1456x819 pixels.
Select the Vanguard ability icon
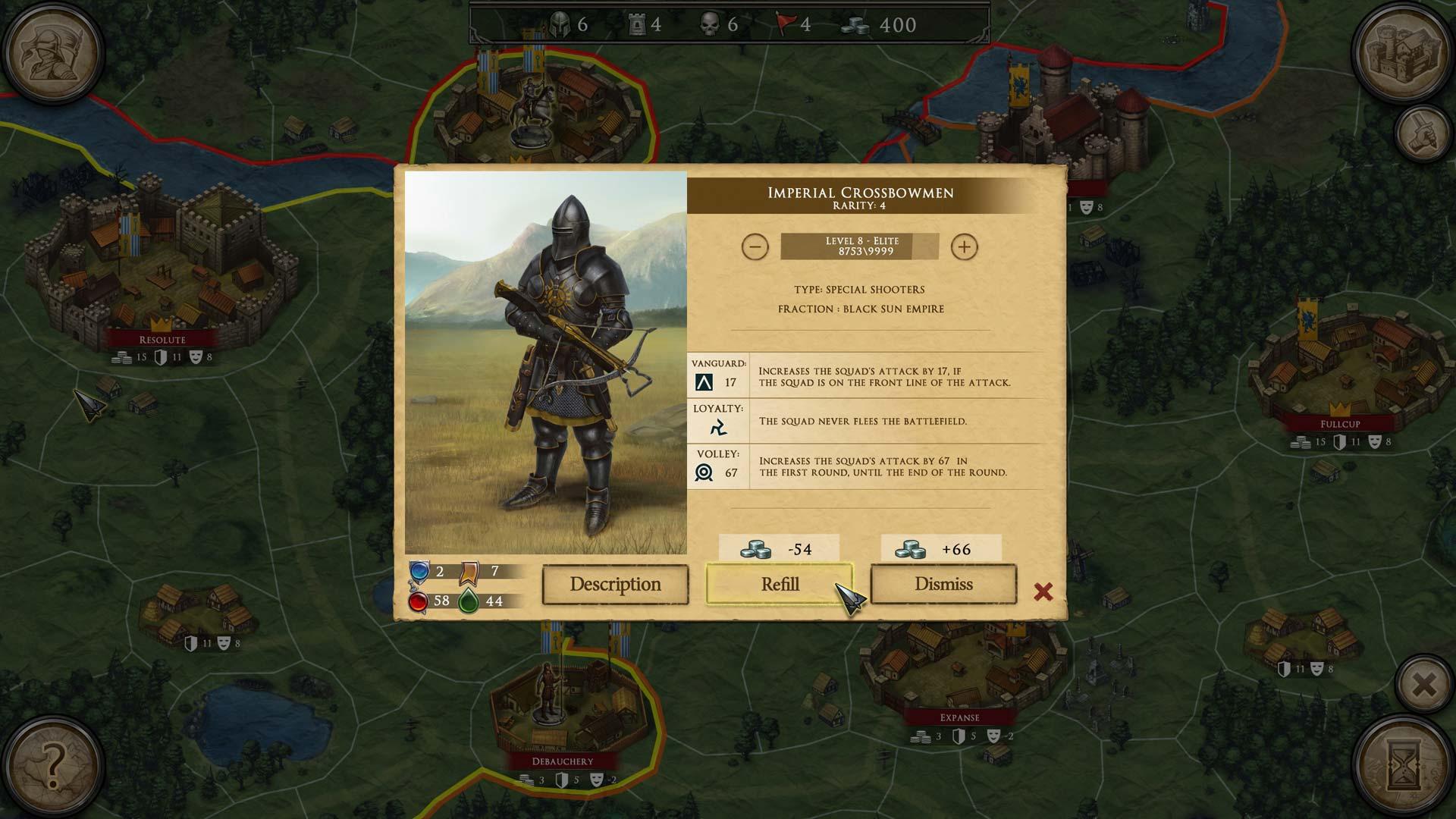click(704, 383)
